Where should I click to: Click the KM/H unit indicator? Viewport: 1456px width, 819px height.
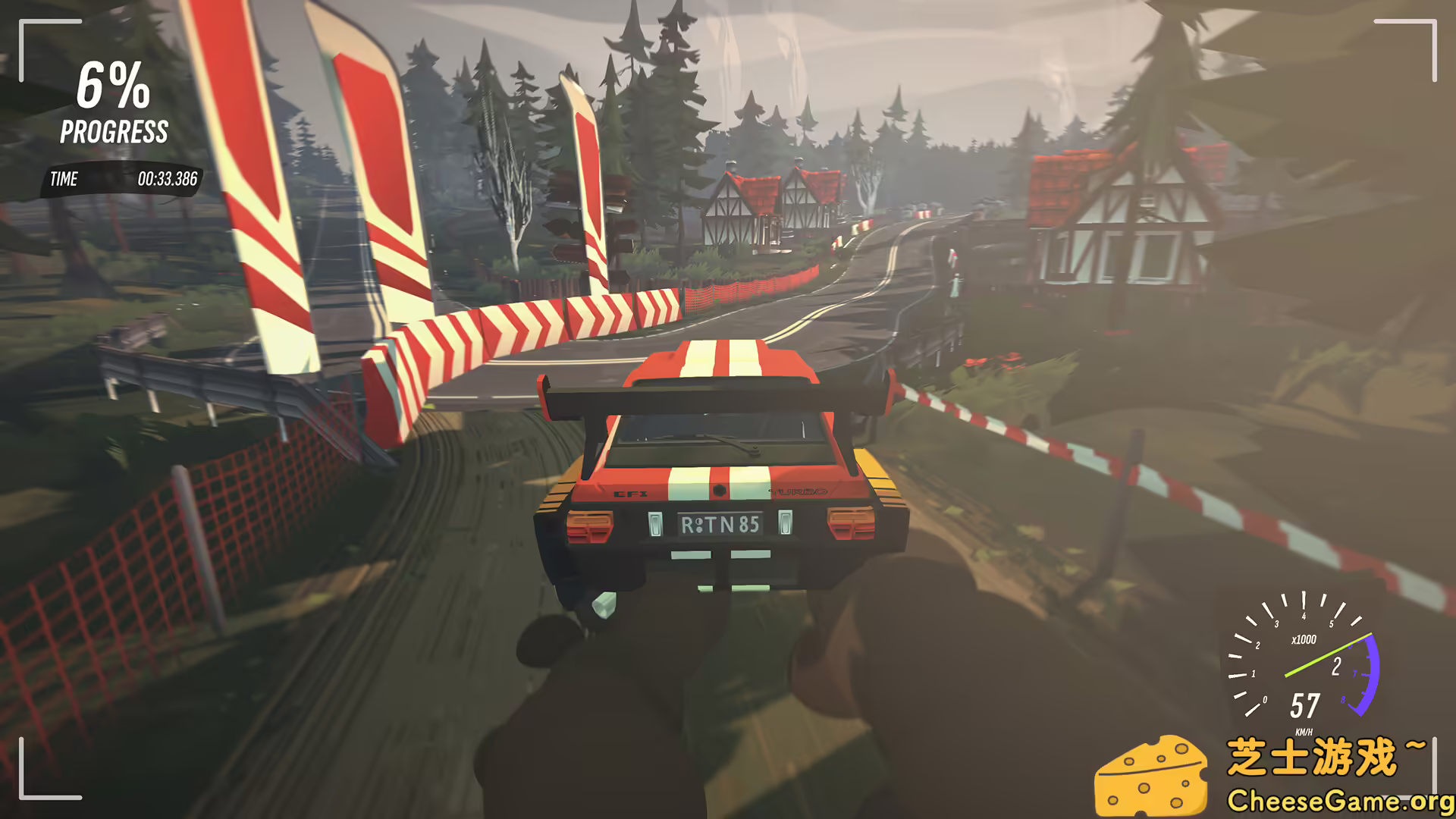(1304, 732)
